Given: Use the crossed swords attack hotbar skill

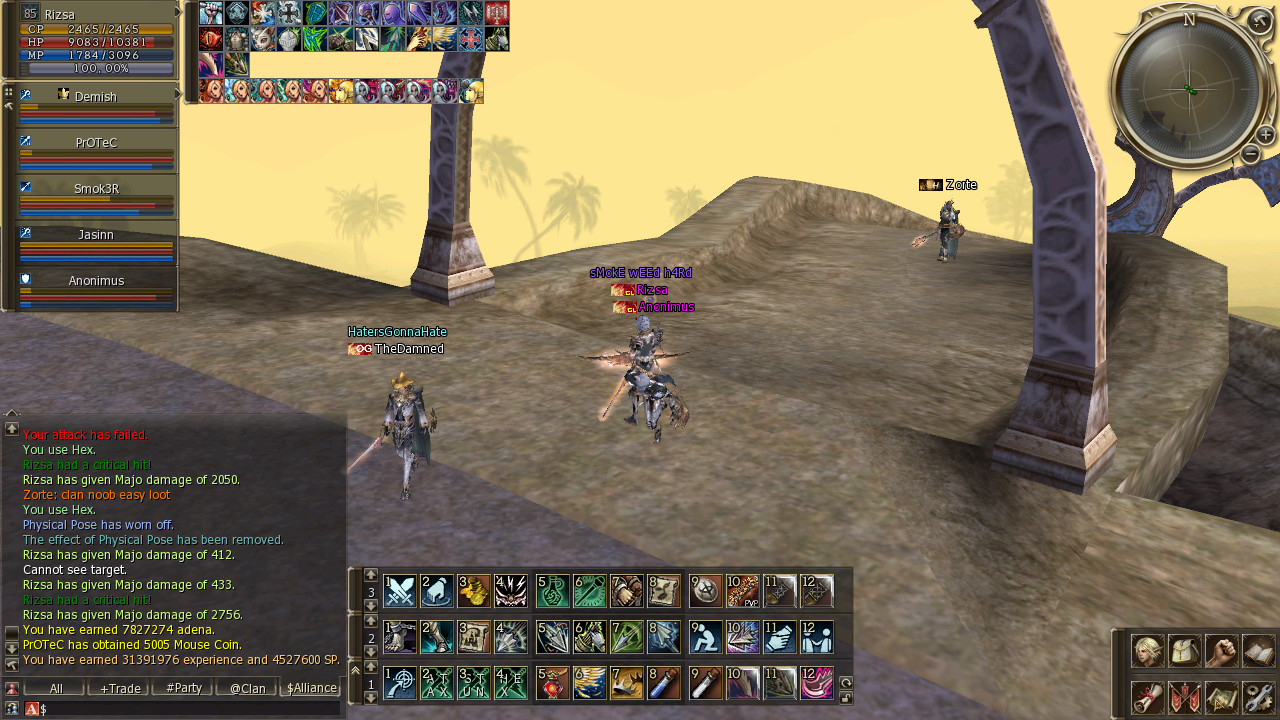Looking at the screenshot, I should [x=400, y=591].
